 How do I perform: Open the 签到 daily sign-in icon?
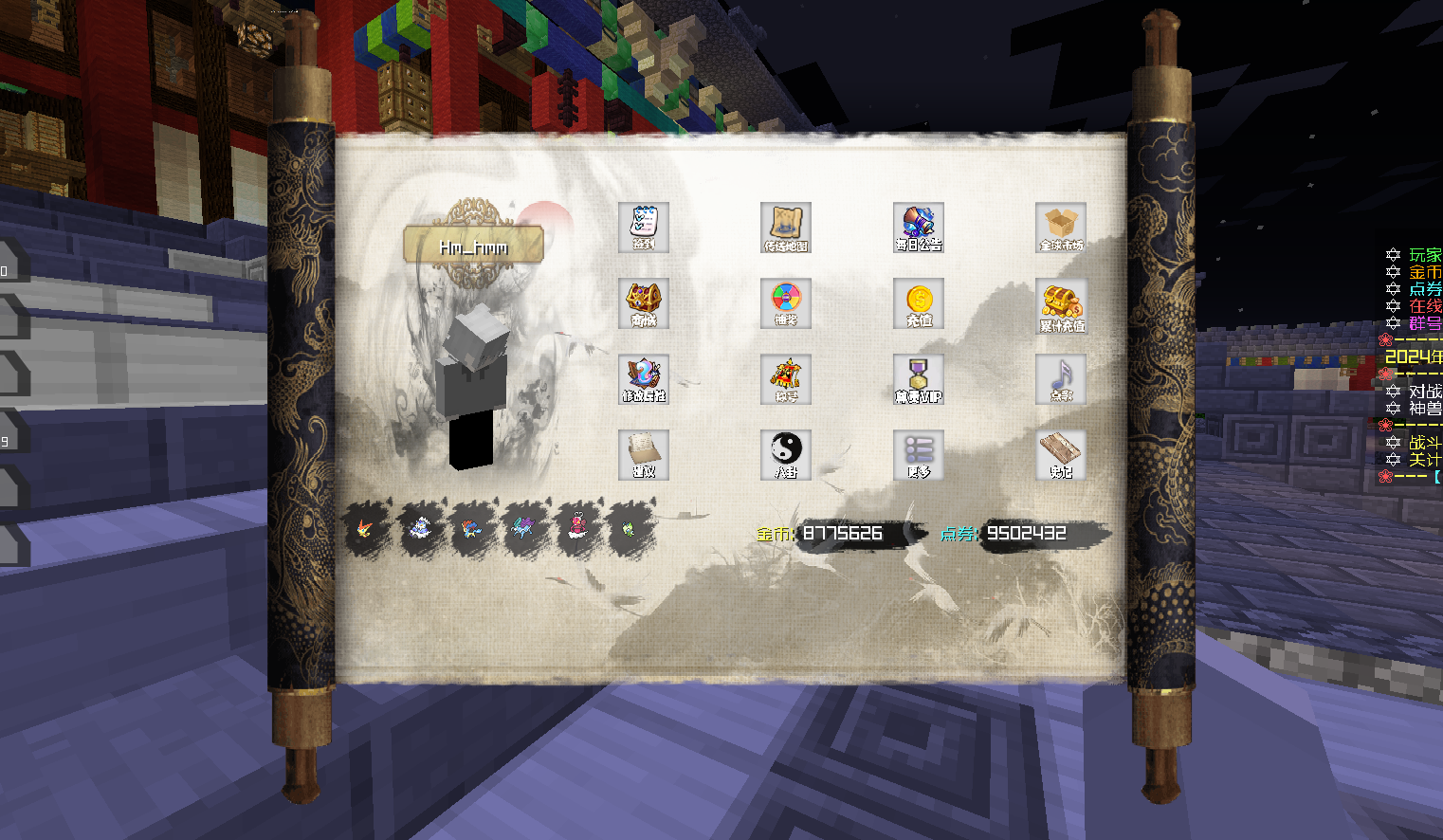(644, 228)
